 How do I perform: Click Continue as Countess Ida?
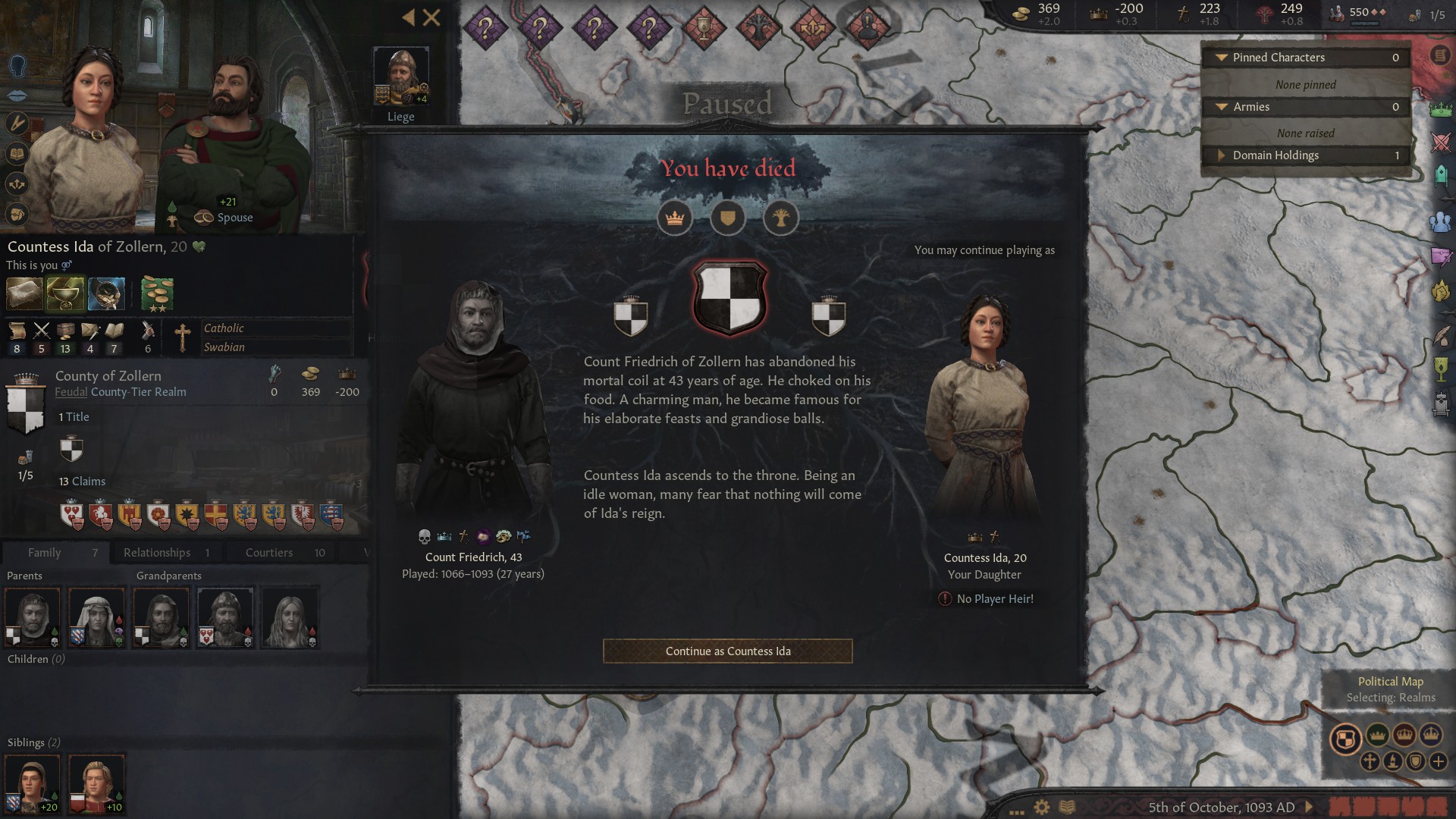[x=727, y=651]
